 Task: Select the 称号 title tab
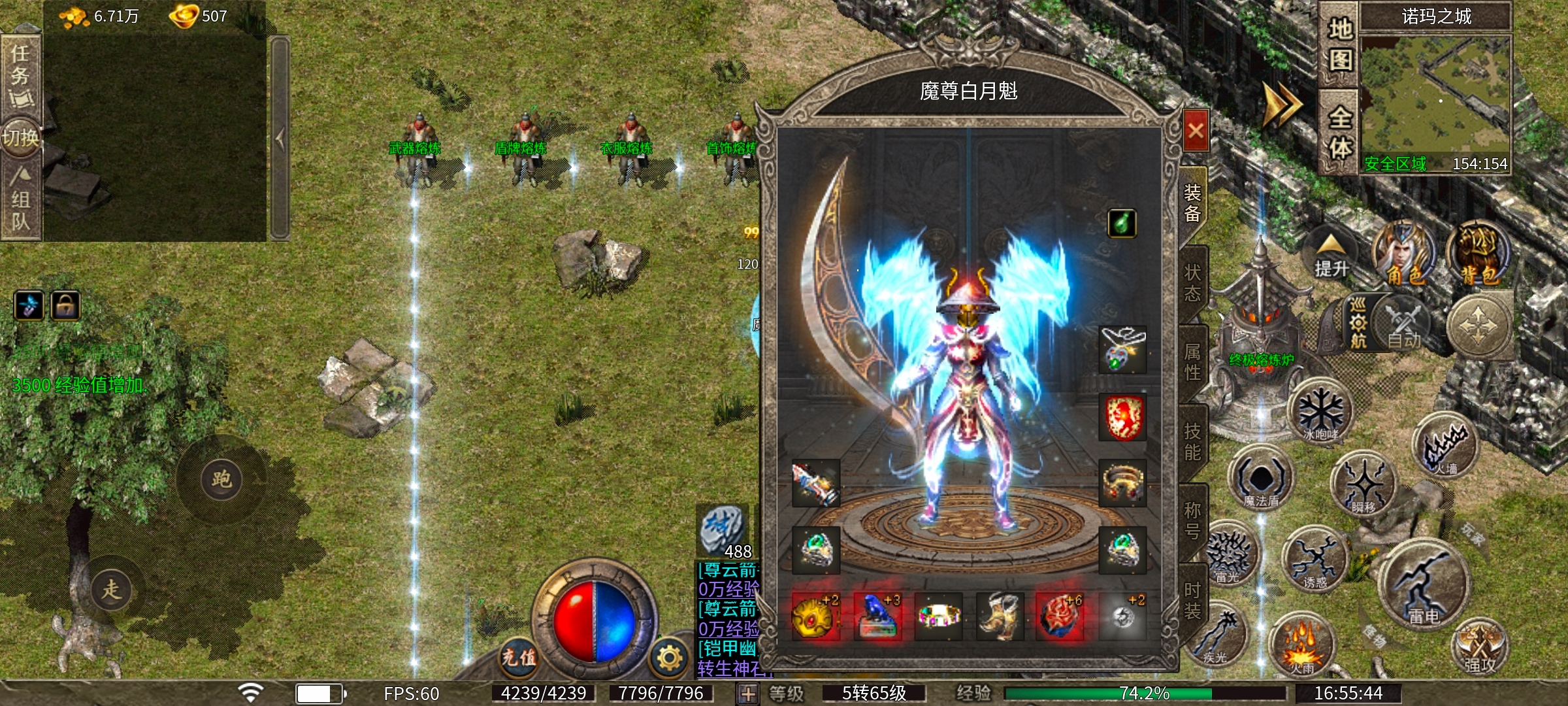click(1193, 520)
